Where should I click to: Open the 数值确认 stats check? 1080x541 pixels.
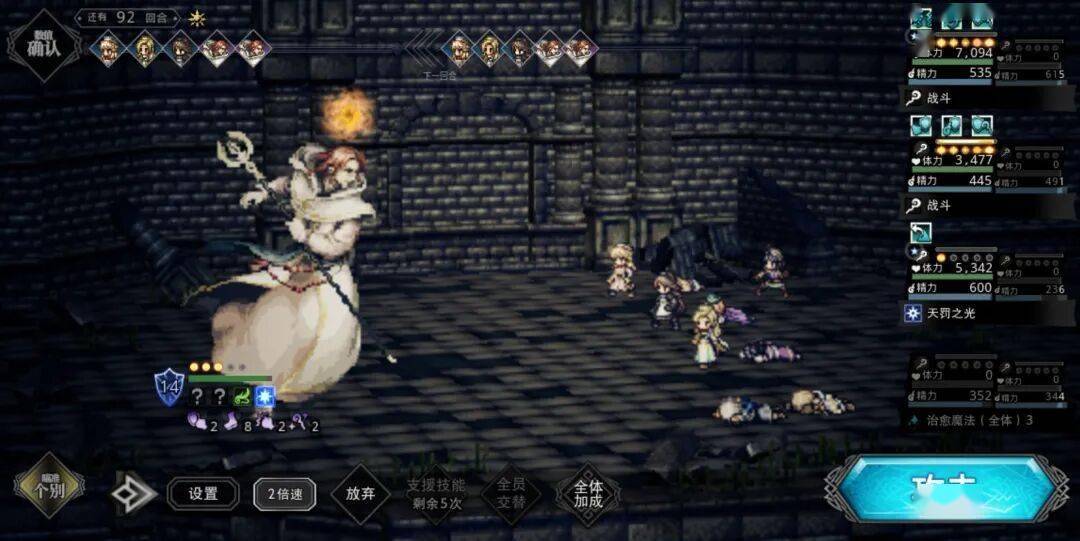pyautogui.click(x=43, y=45)
